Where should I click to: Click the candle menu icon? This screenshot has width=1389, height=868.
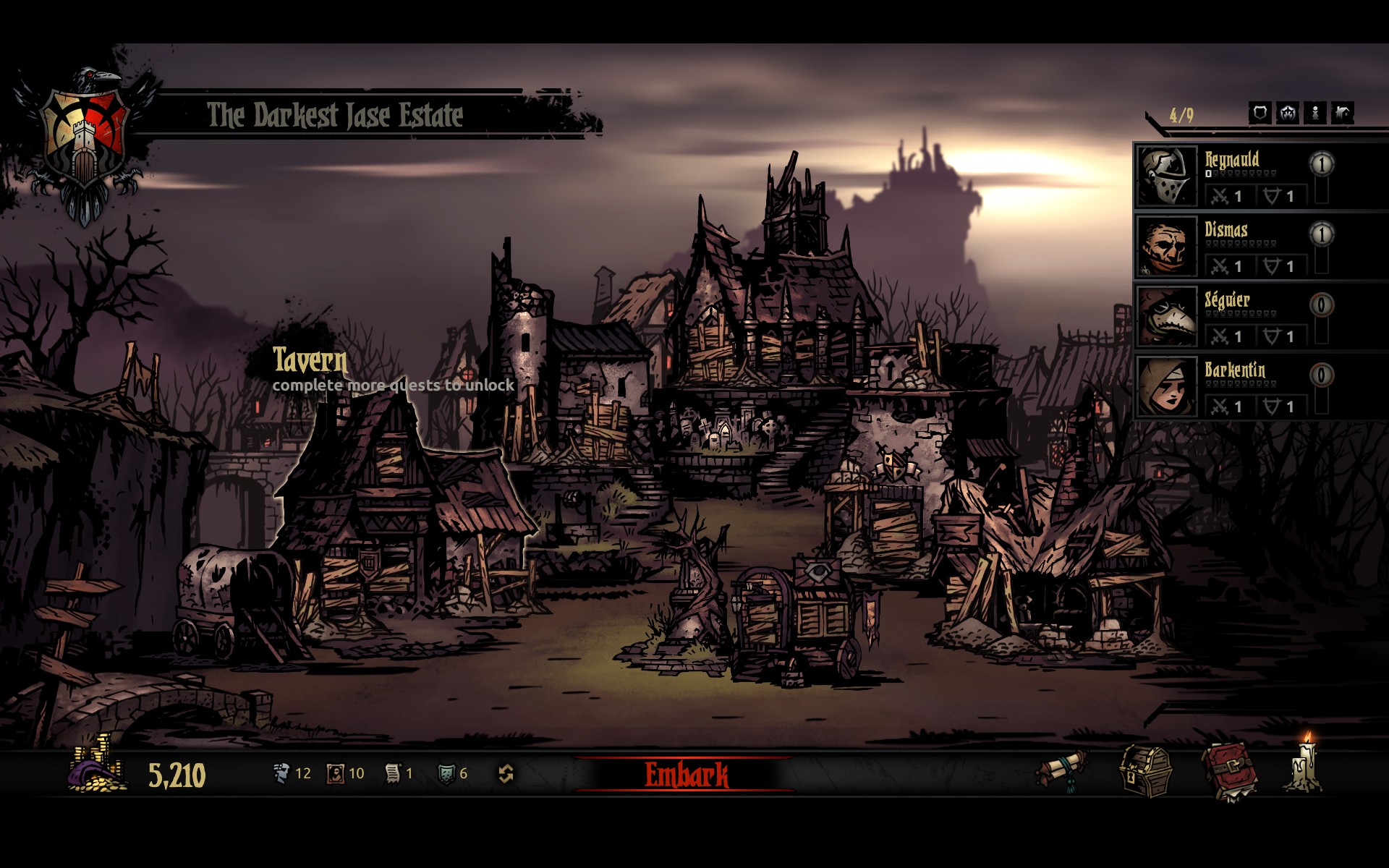(1306, 767)
